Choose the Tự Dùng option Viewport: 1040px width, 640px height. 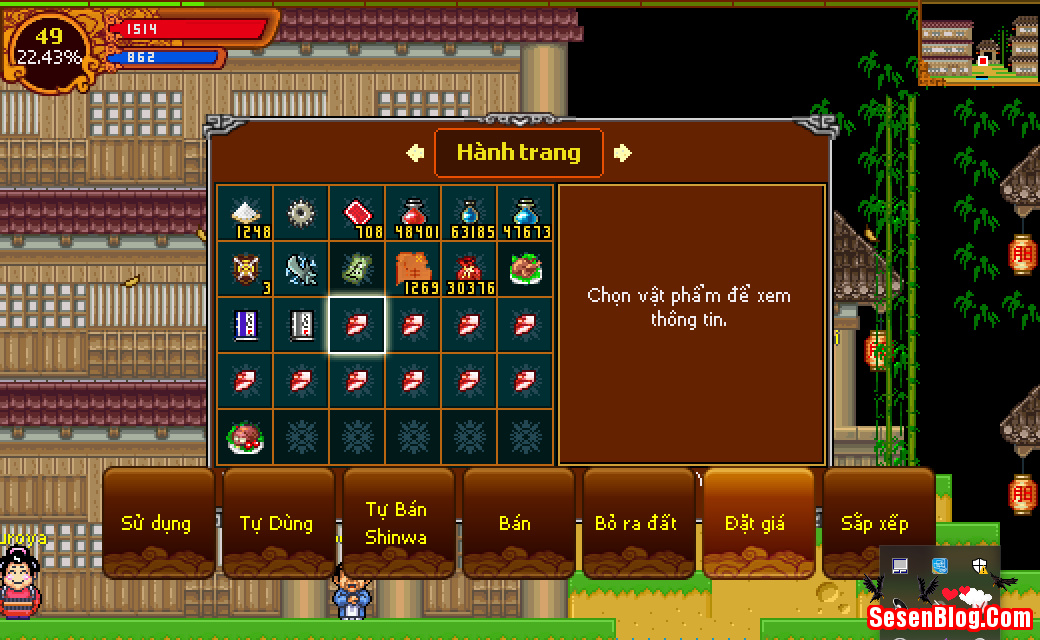[277, 523]
